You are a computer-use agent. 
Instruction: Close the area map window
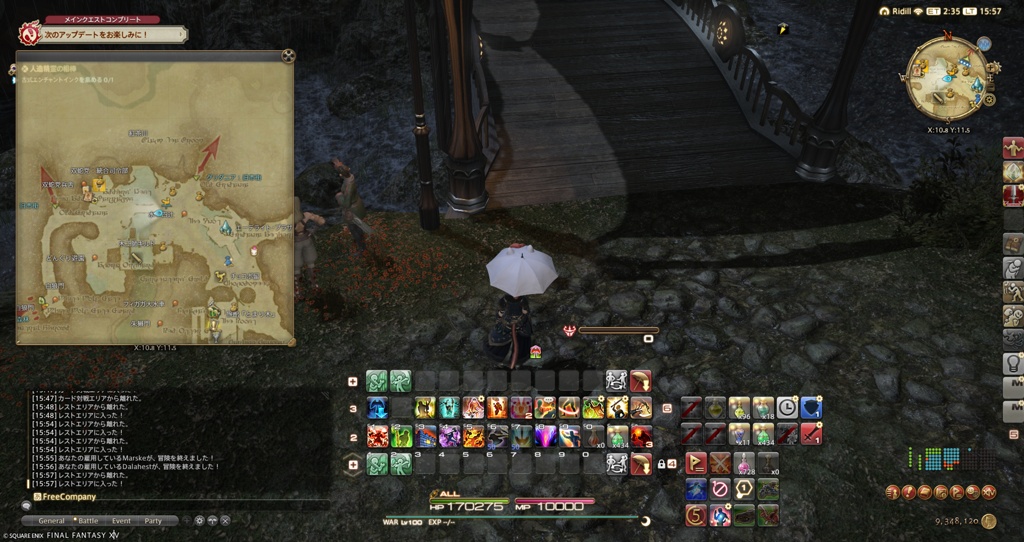coord(288,57)
